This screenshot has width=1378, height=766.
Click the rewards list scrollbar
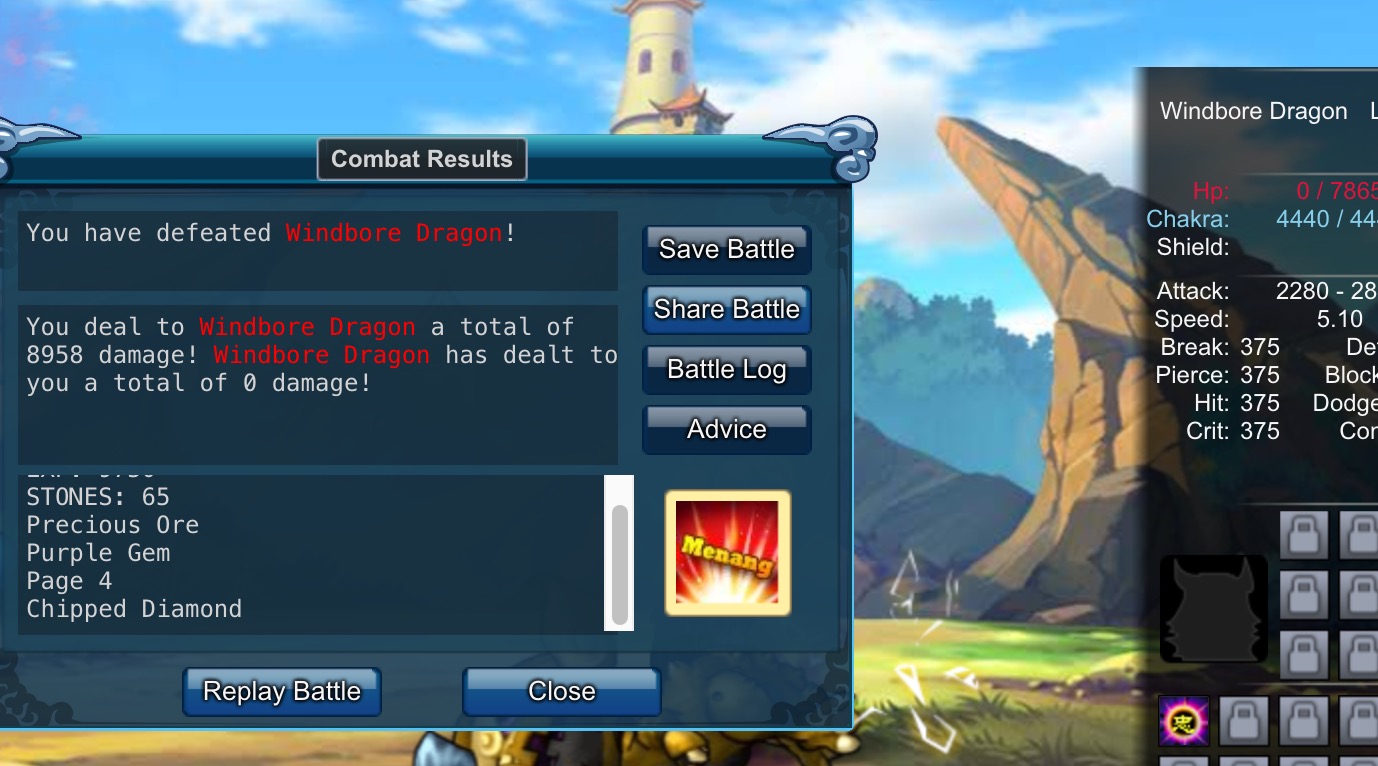click(620, 564)
